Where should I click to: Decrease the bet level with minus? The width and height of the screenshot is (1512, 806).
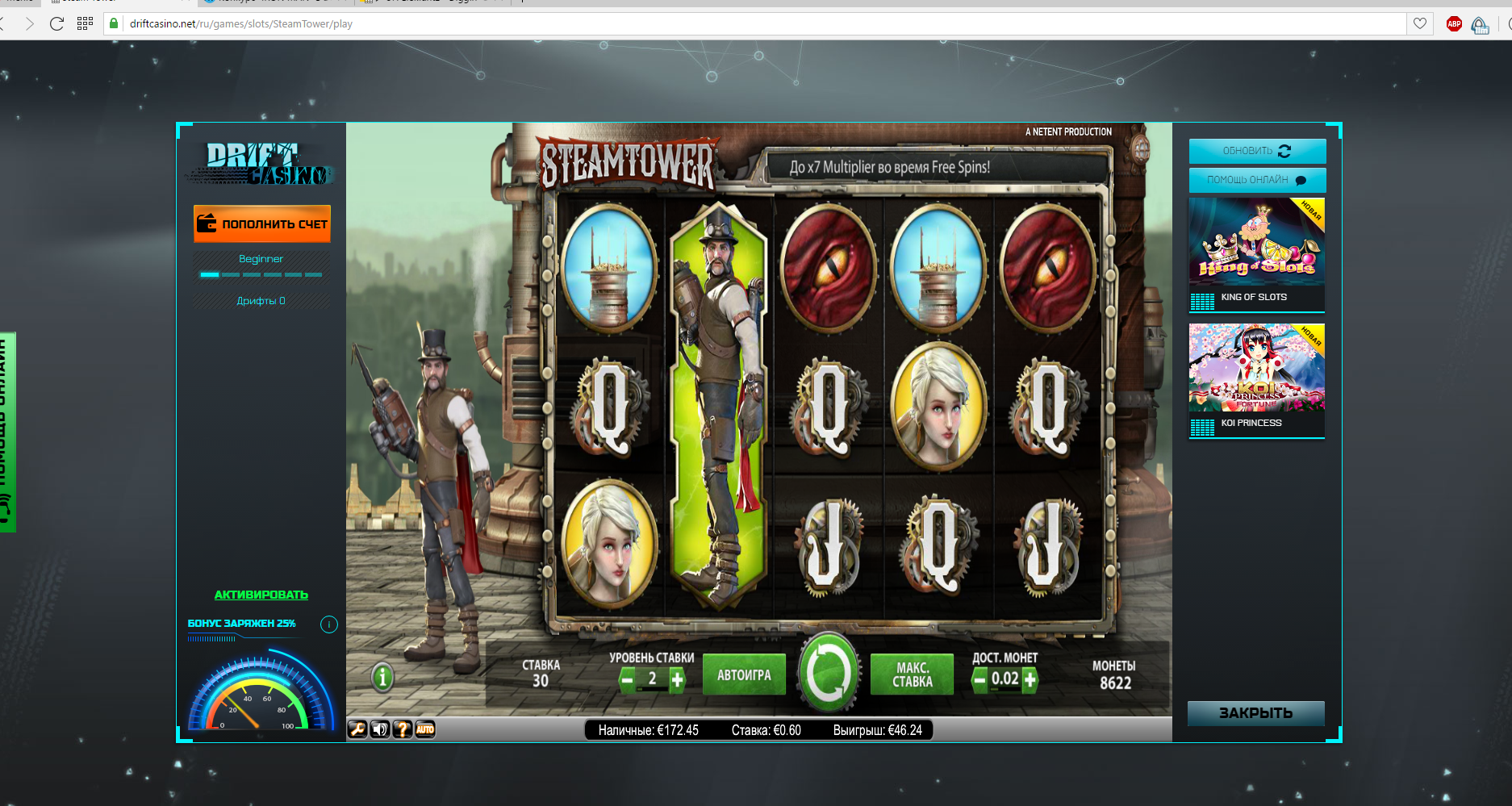pos(628,680)
